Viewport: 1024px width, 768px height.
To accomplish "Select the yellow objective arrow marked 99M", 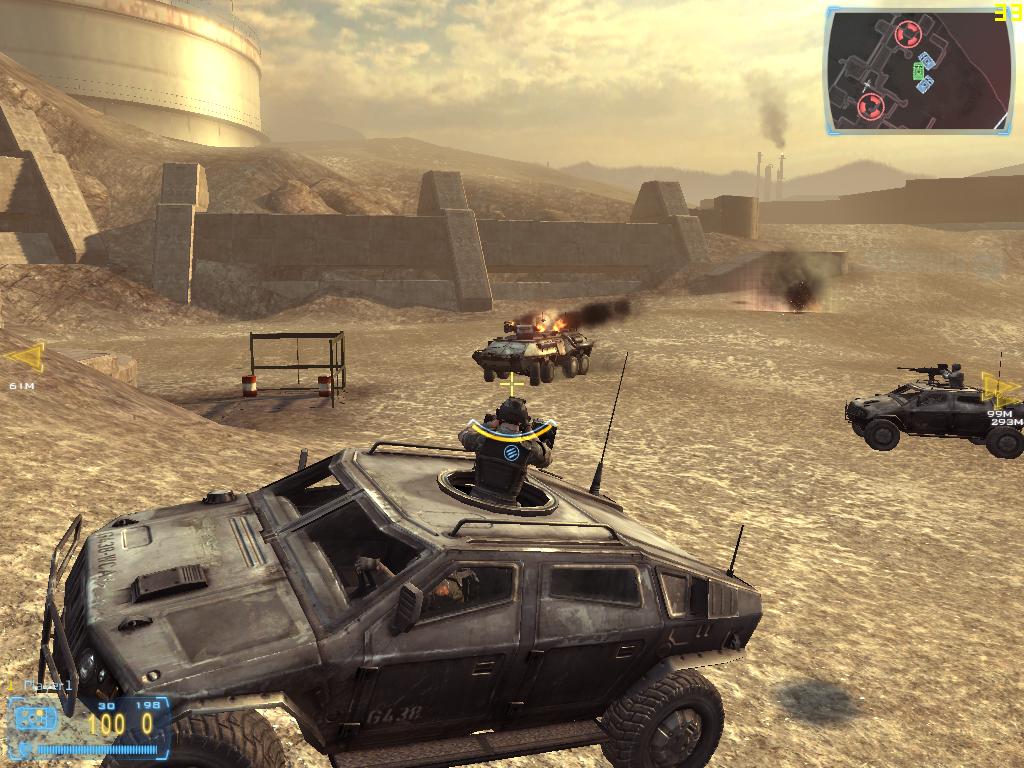I will tap(998, 389).
